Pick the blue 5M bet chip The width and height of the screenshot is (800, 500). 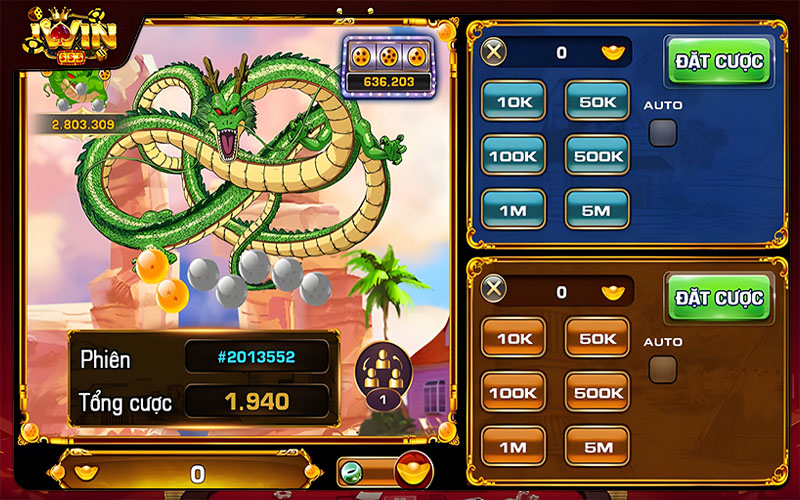tap(597, 209)
